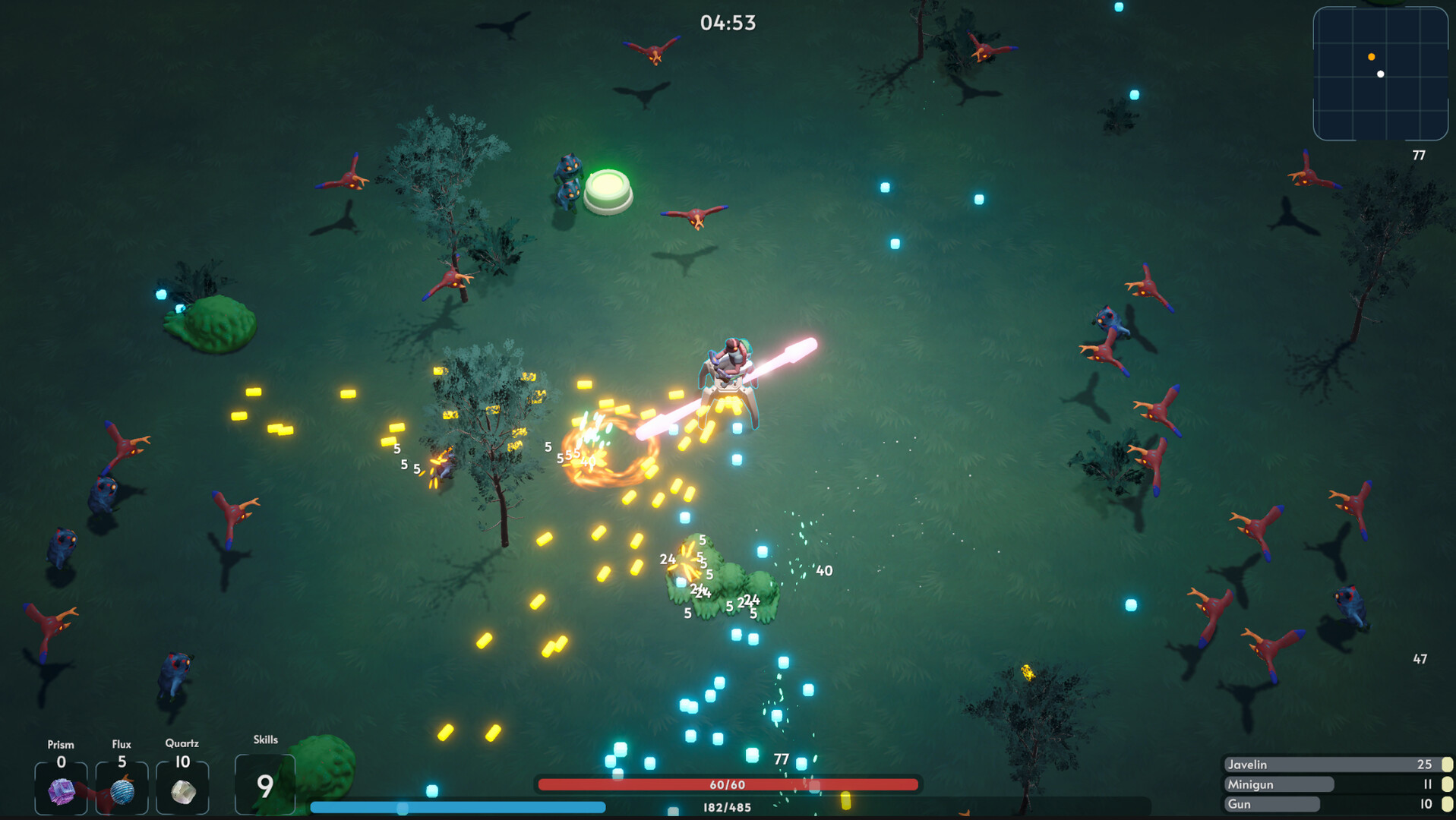The height and width of the screenshot is (820, 1456).
Task: Click the 04:53 match timer
Action: point(727,22)
